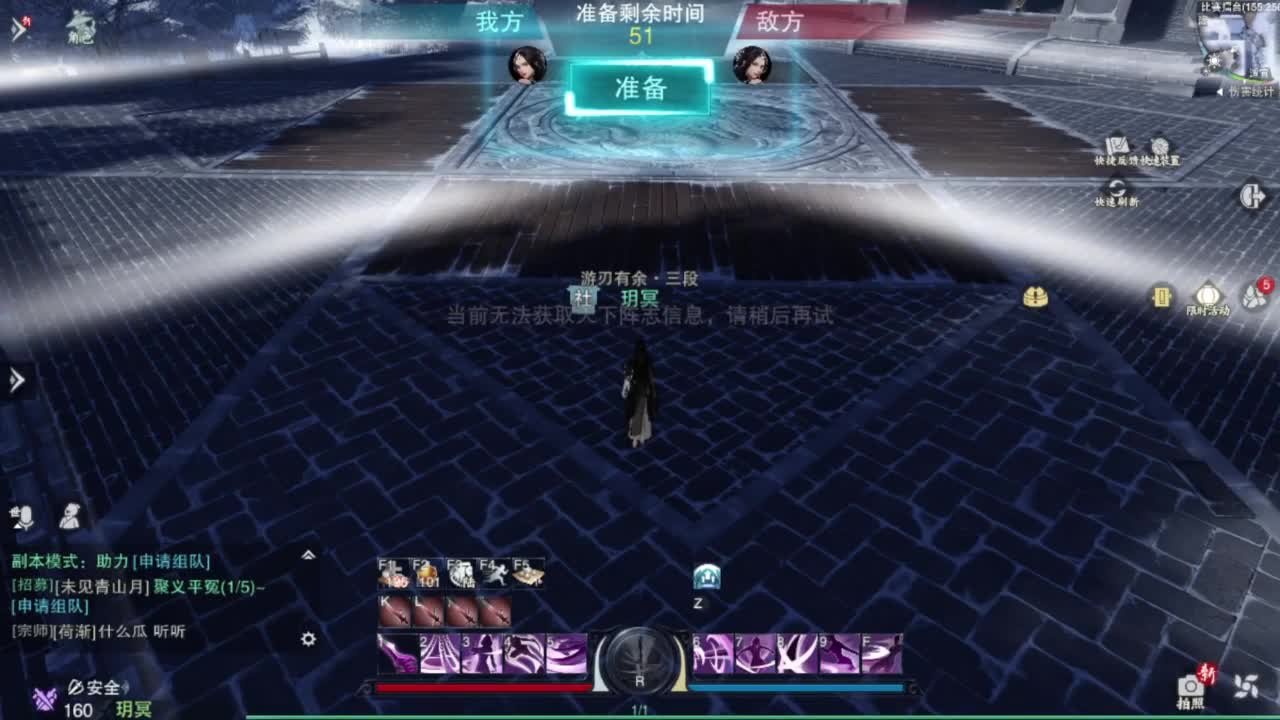The image size is (1280, 720).
Task: Click the quick refresh (快速刷新) icon
Action: pos(1117,188)
